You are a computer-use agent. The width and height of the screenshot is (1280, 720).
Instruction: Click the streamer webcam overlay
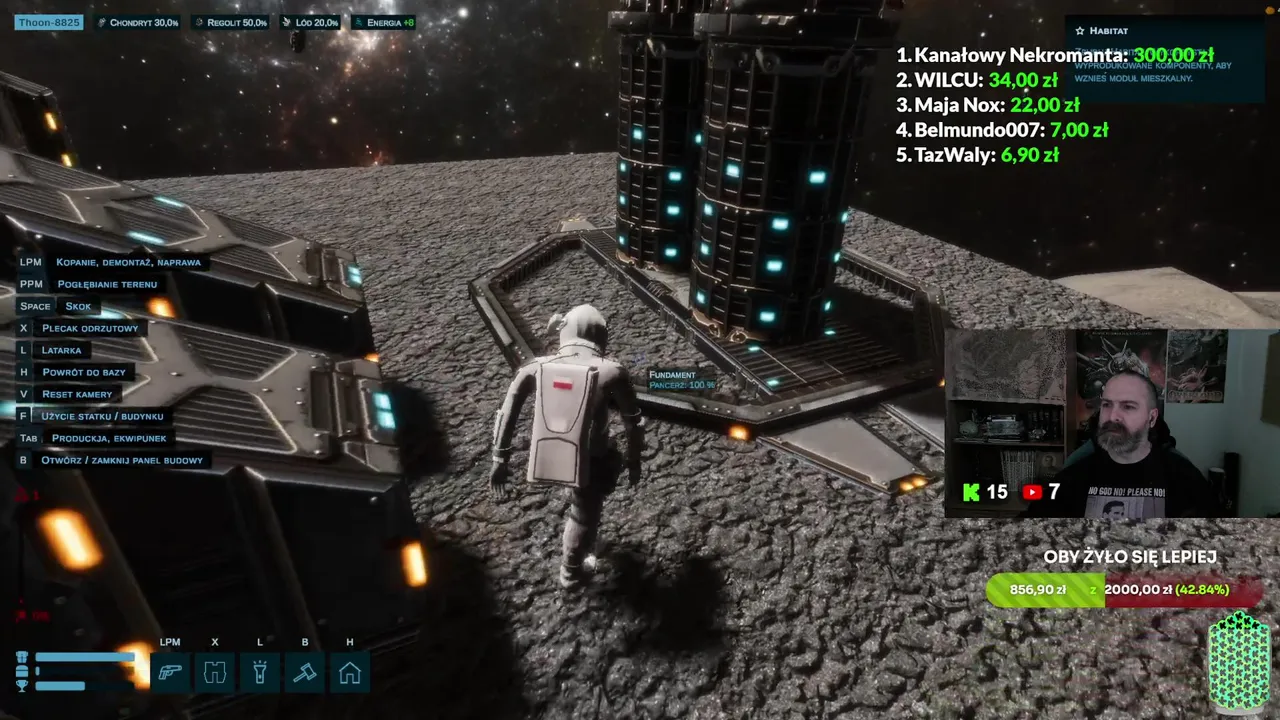1110,422
